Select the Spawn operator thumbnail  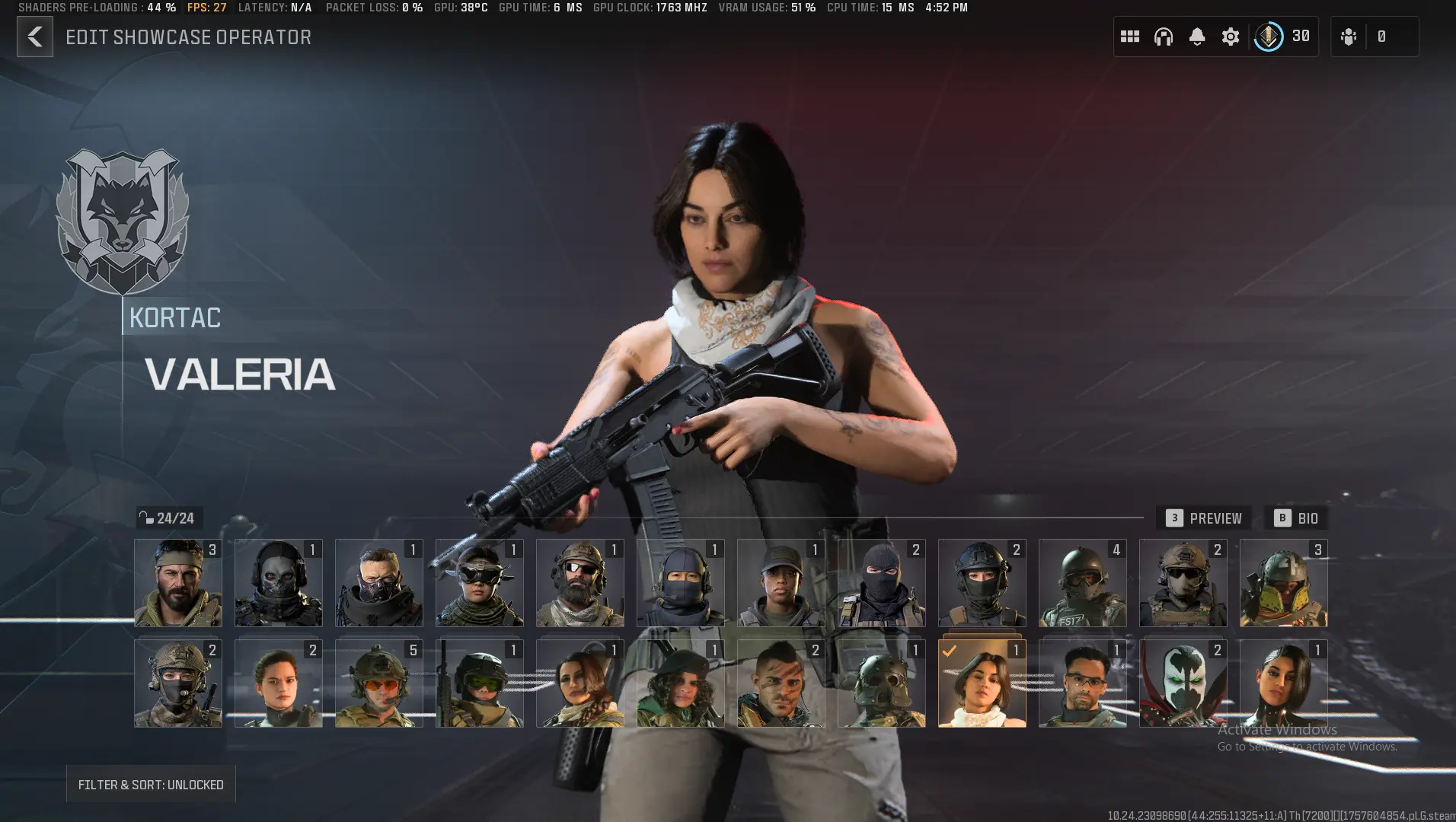(1183, 683)
